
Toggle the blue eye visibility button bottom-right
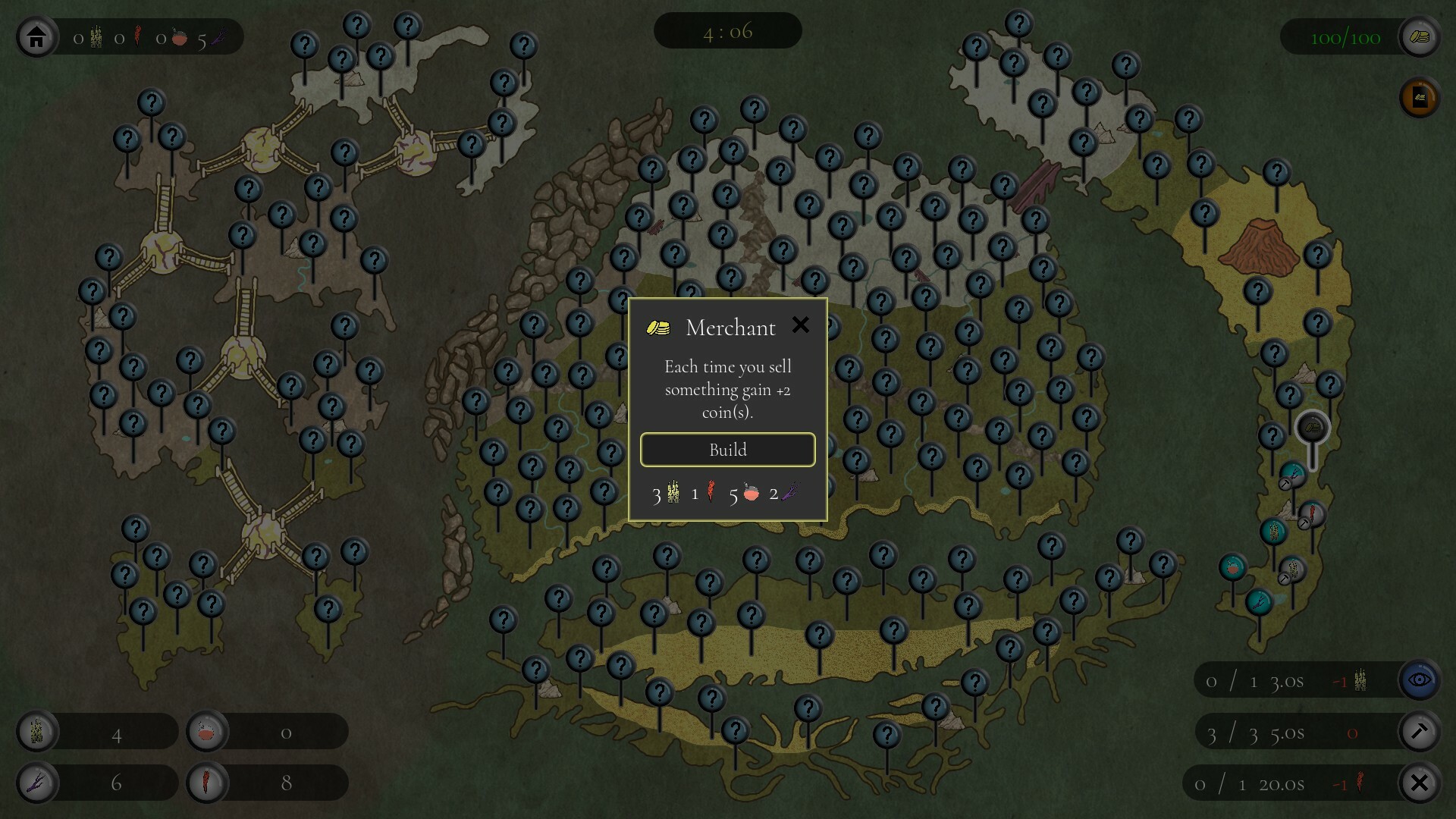point(1420,679)
